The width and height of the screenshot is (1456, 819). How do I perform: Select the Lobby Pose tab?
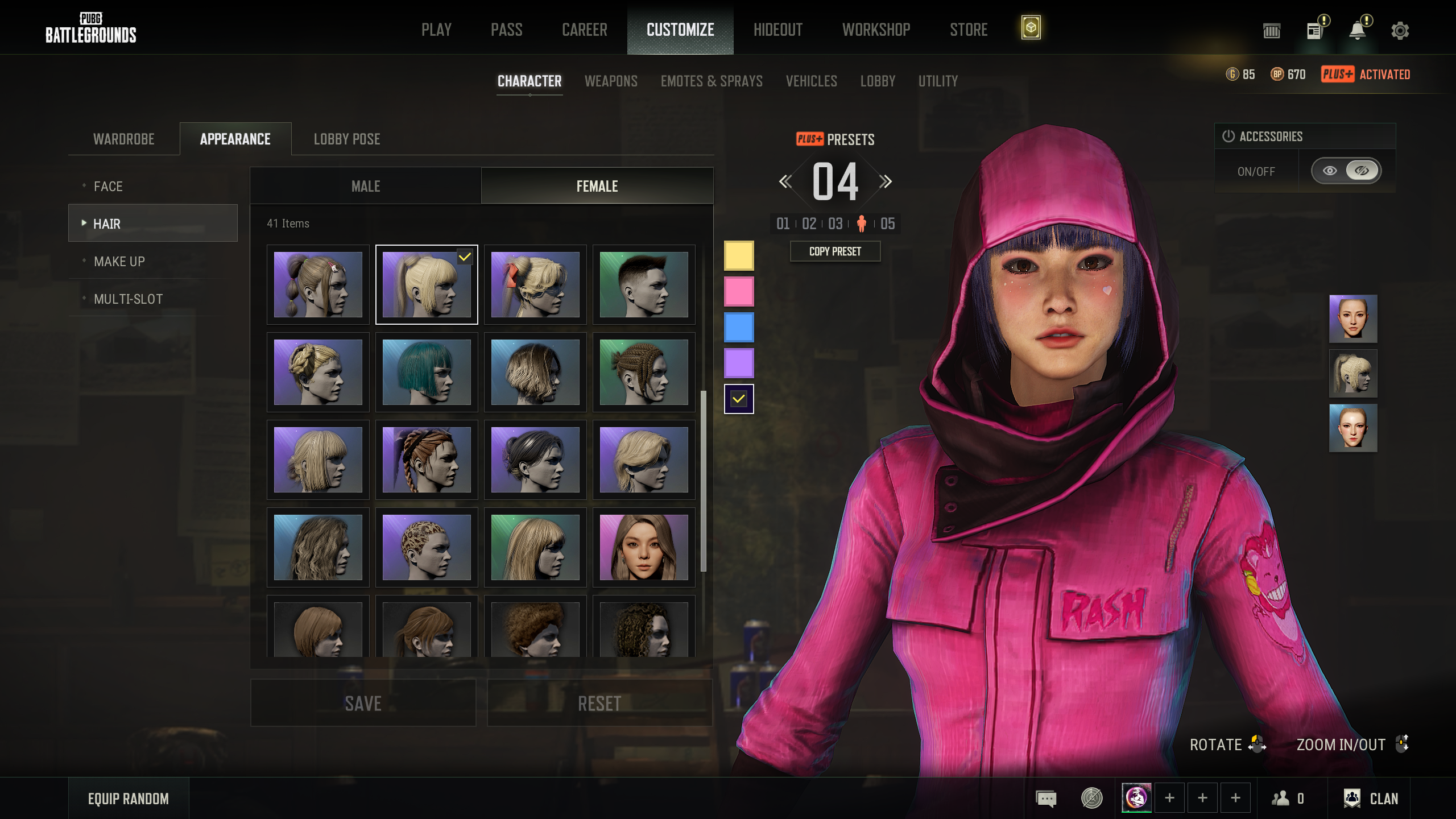pyautogui.click(x=347, y=139)
